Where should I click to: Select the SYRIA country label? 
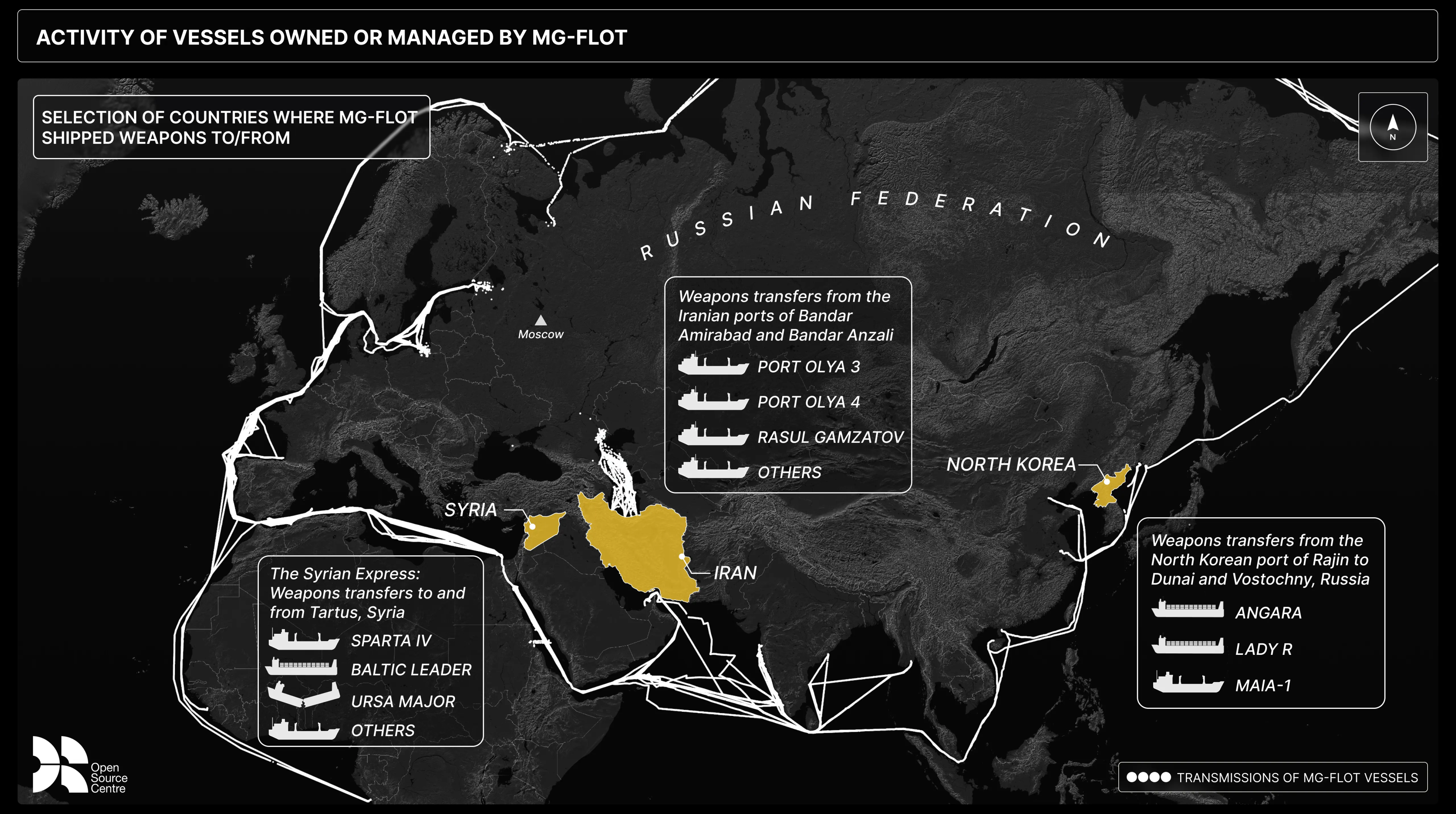470,510
